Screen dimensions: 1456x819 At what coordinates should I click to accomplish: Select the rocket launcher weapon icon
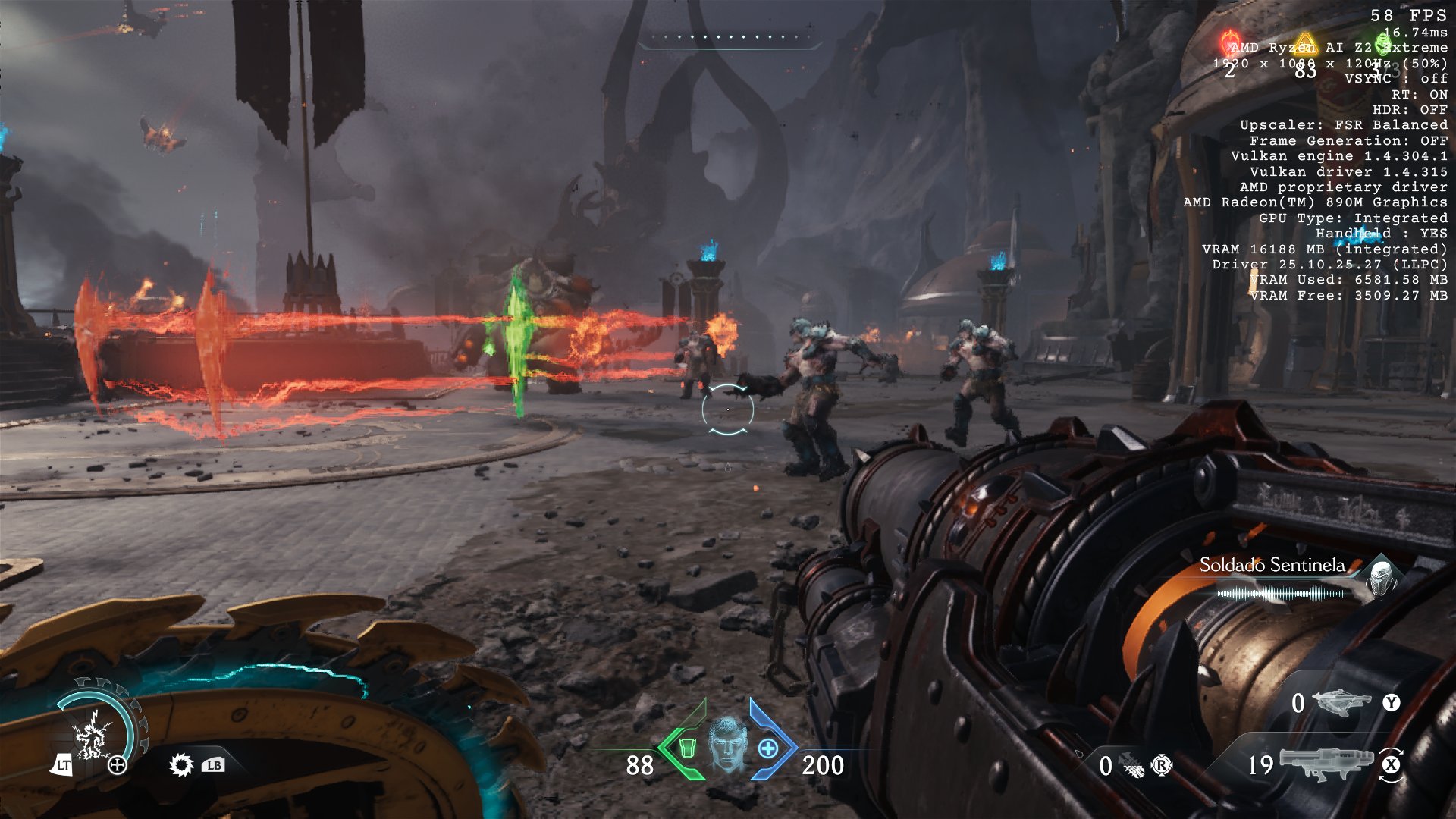coord(1326,763)
